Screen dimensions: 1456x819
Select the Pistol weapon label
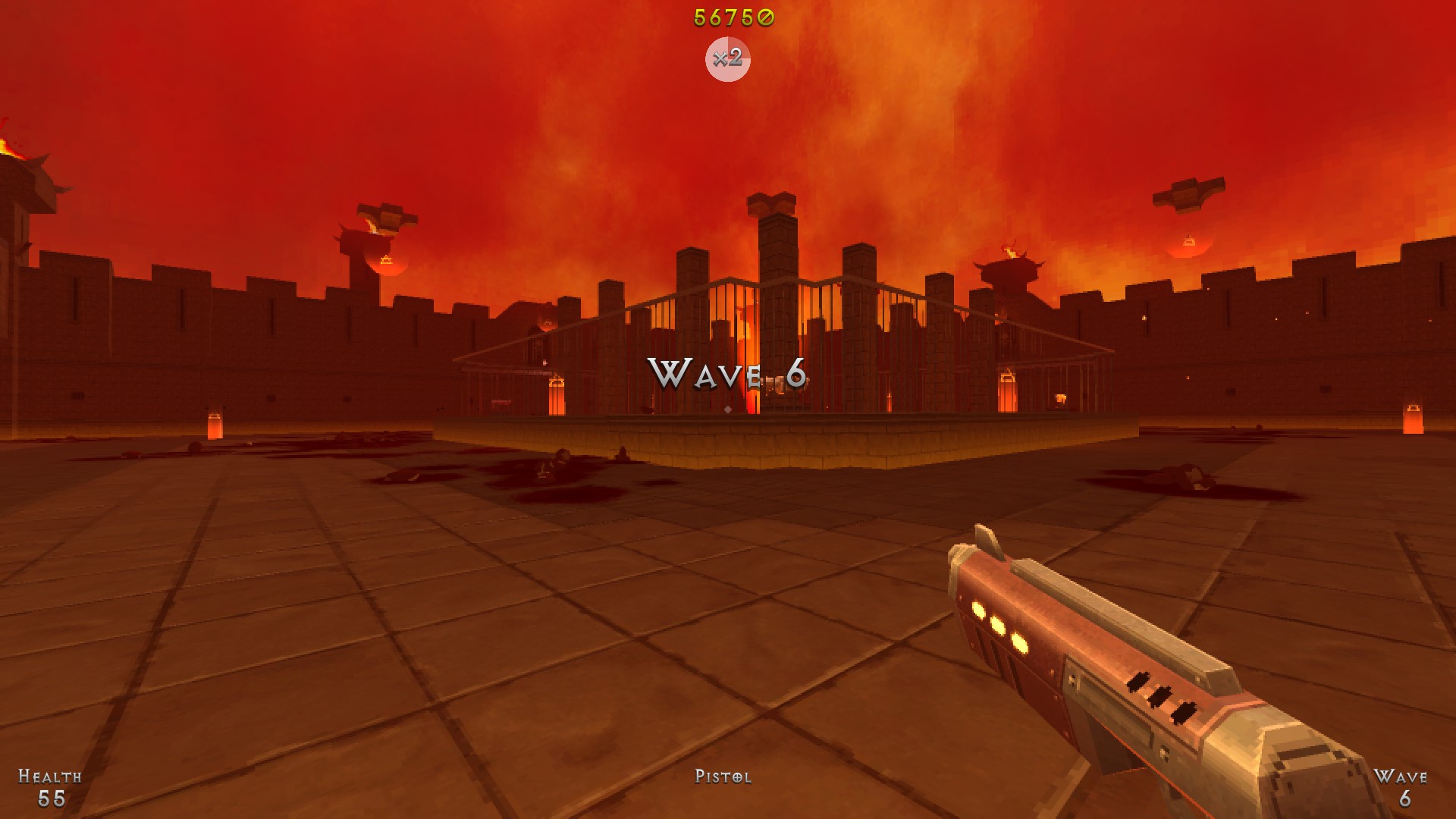[x=723, y=777]
